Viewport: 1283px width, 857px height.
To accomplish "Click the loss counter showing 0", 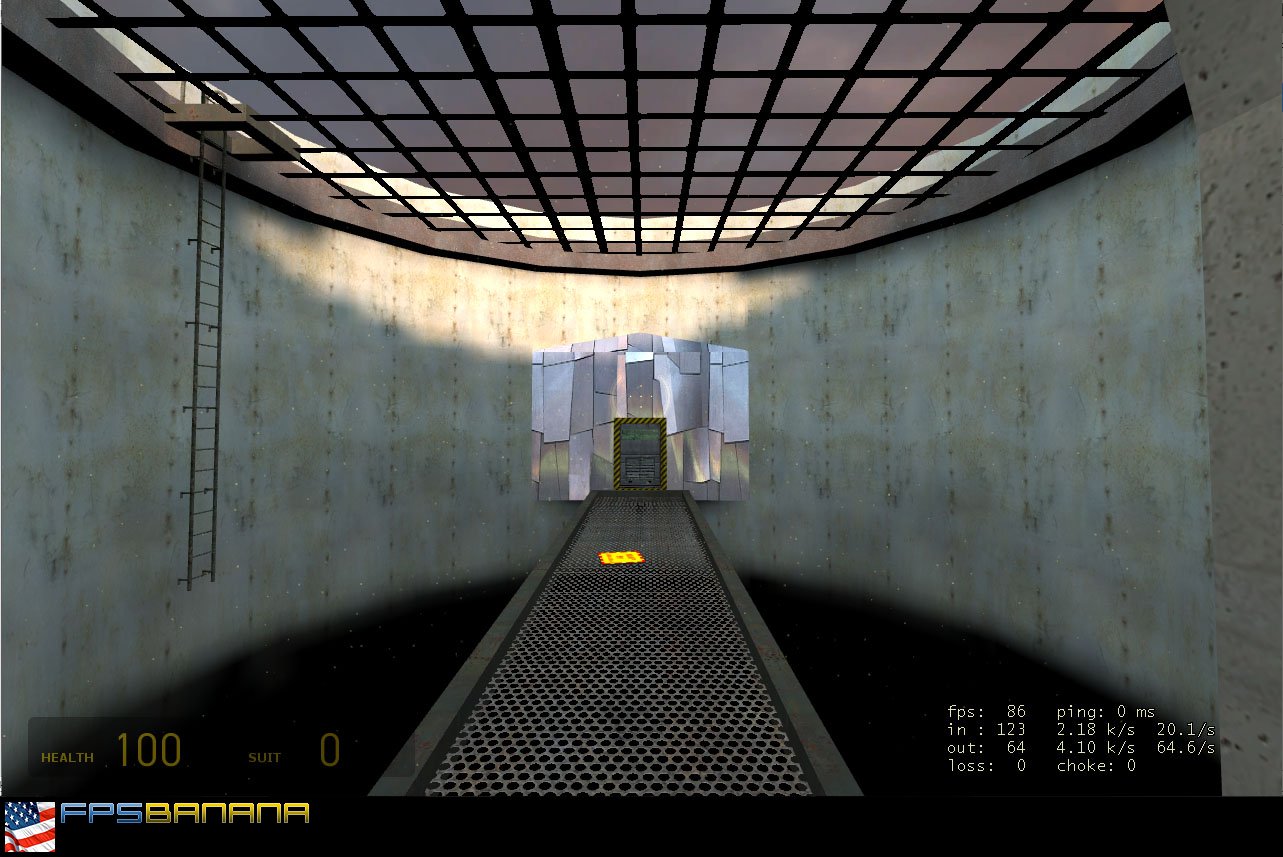I will [985, 763].
